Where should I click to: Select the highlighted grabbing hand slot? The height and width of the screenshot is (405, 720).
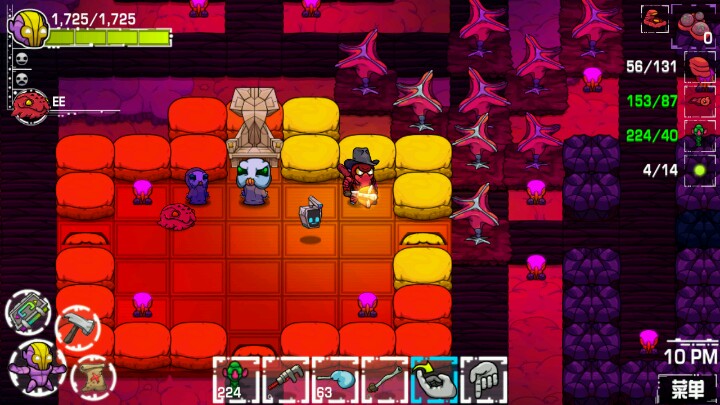point(434,380)
